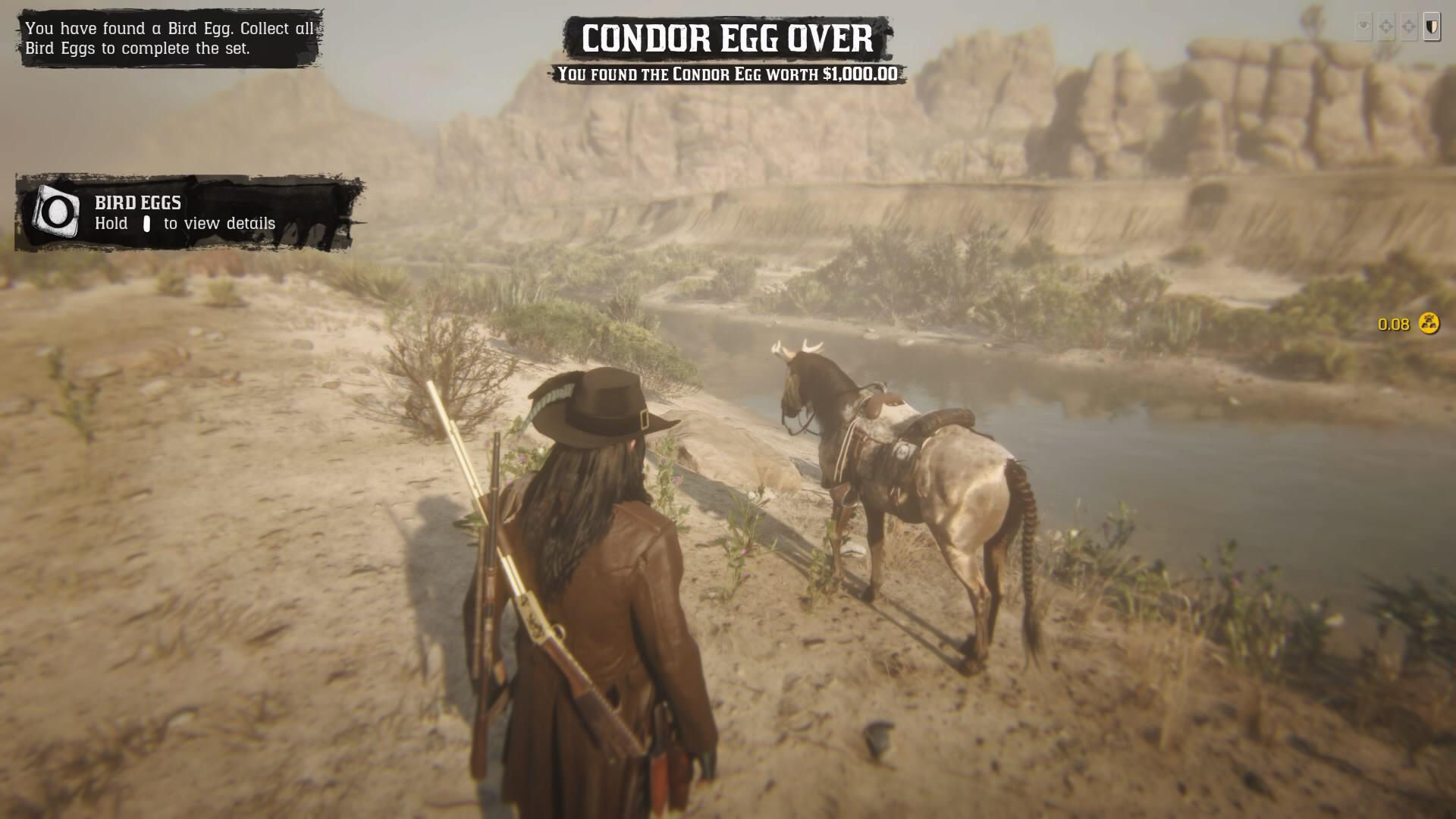Image resolution: width=1456 pixels, height=819 pixels.
Task: Toggle the spectator eye indicator
Action: (x=1363, y=26)
